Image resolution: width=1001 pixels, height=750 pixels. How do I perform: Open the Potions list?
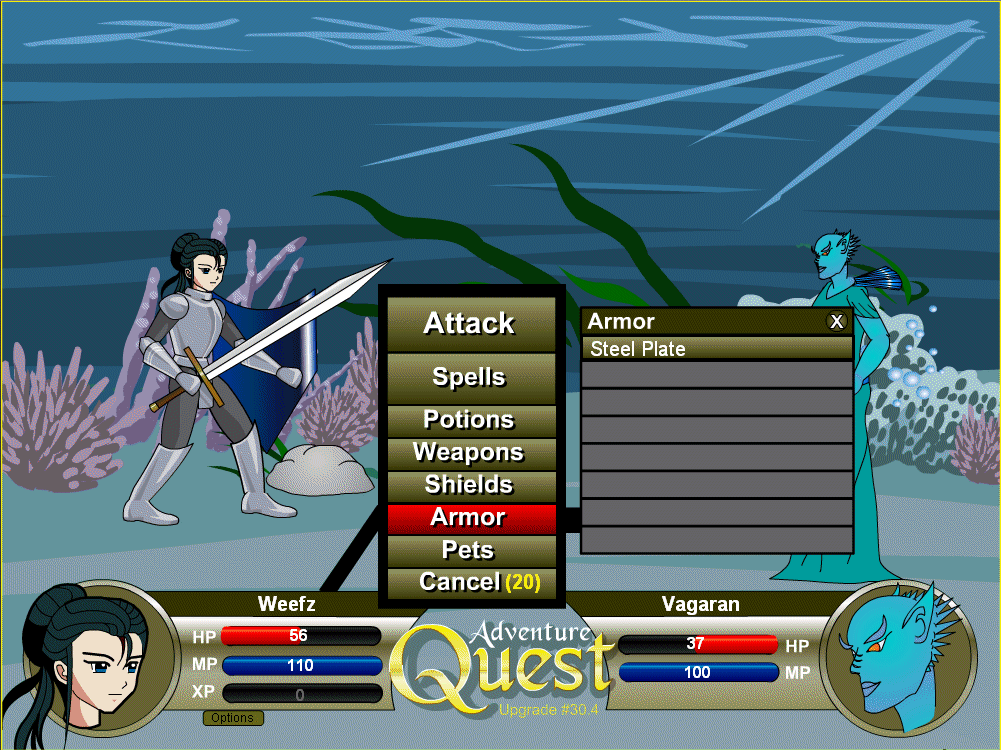[x=470, y=420]
